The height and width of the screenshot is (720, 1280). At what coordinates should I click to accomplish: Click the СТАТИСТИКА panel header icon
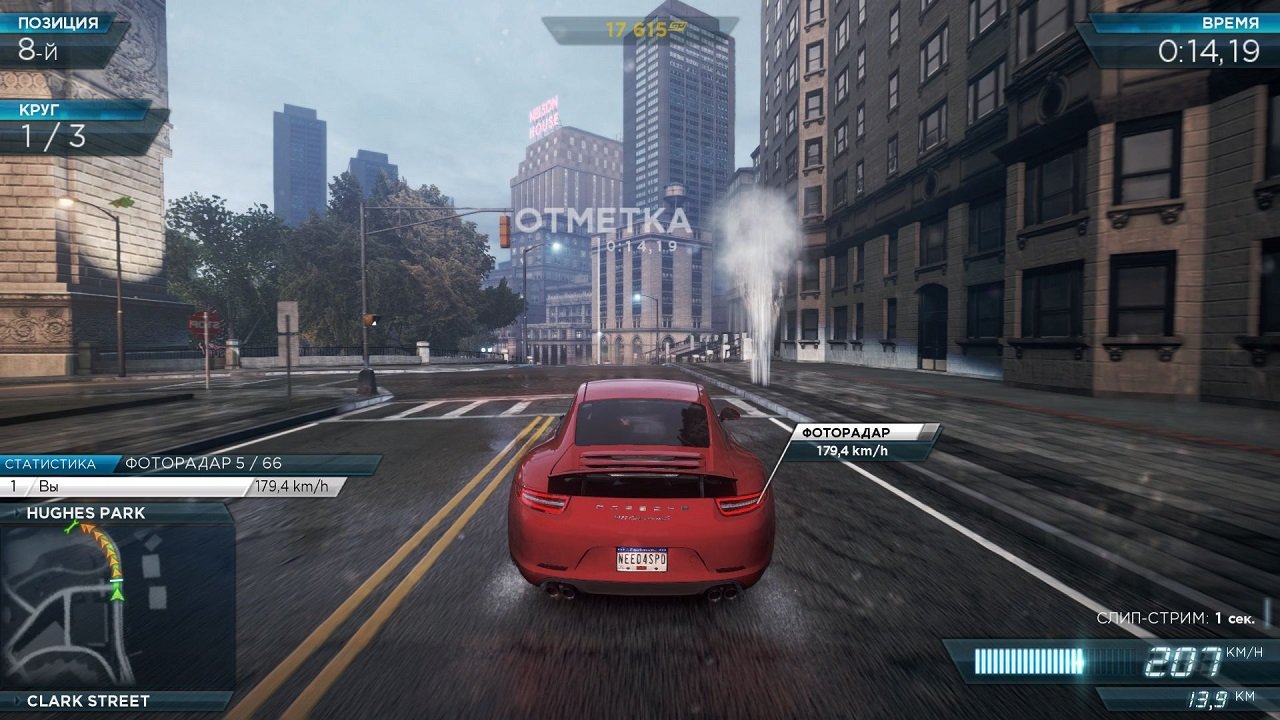[x=52, y=463]
